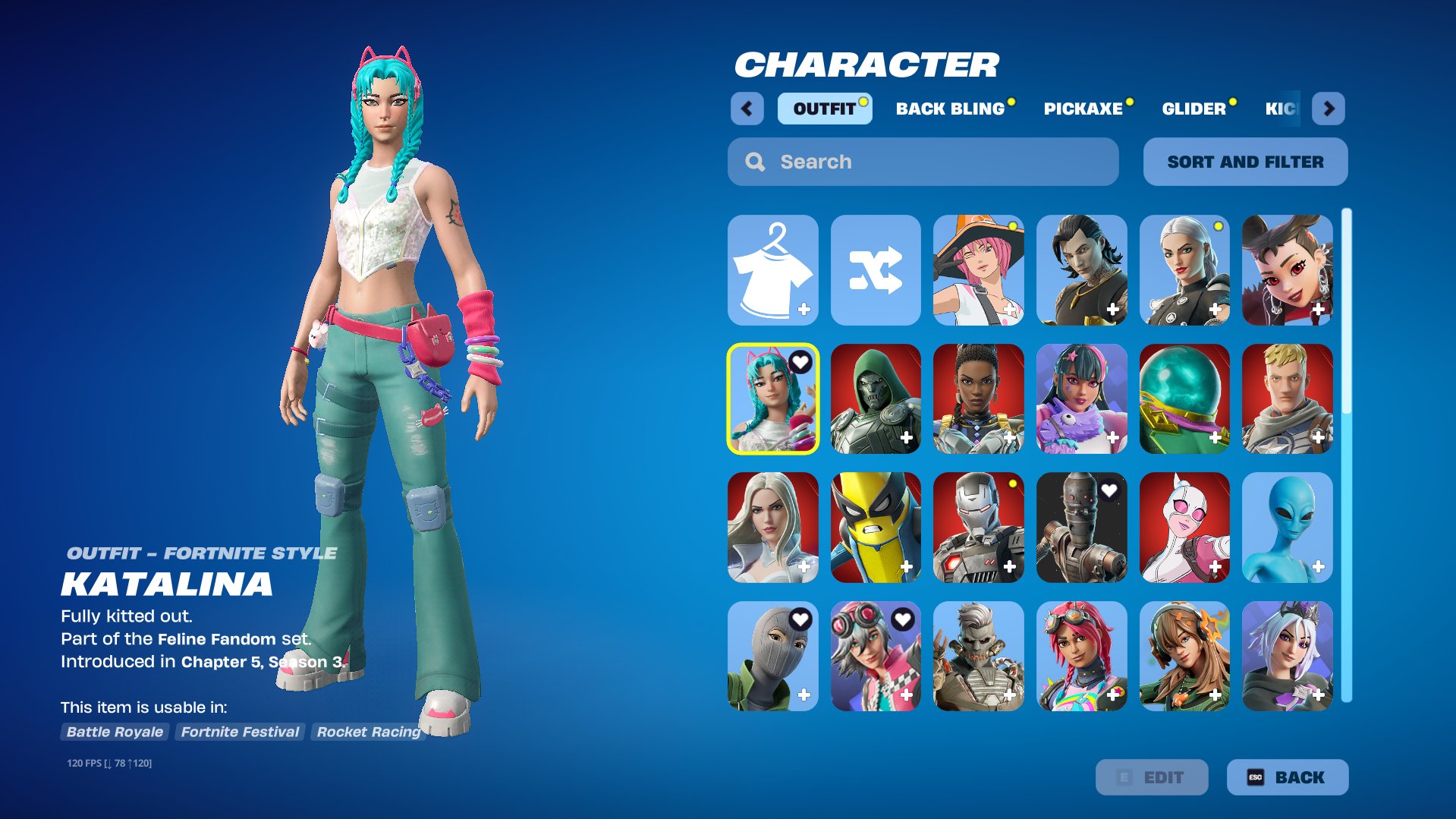The height and width of the screenshot is (819, 1456).
Task: Click the outfit Search field
Action: pyautogui.click(x=923, y=162)
